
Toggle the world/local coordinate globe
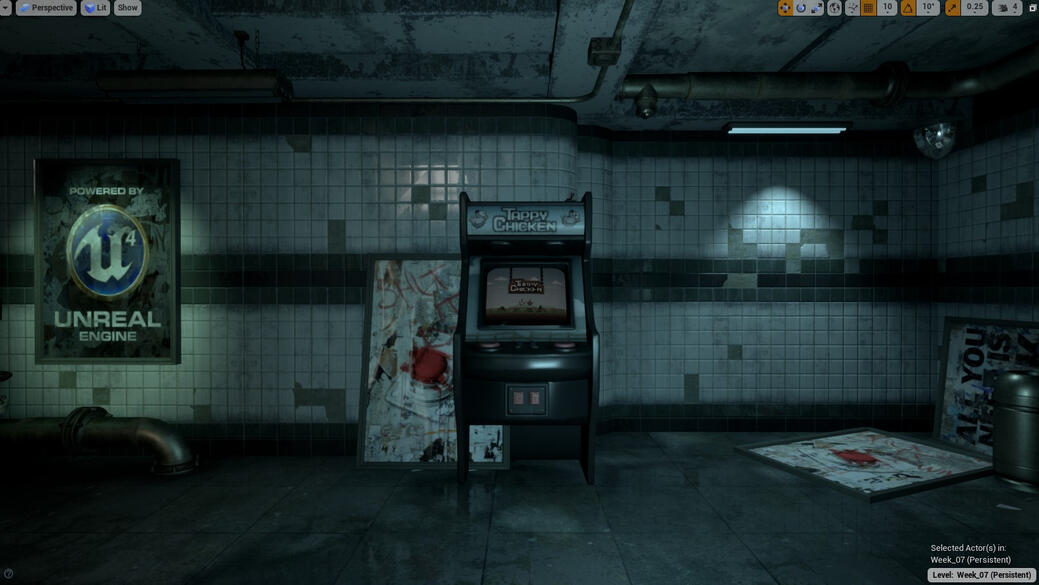(835, 8)
